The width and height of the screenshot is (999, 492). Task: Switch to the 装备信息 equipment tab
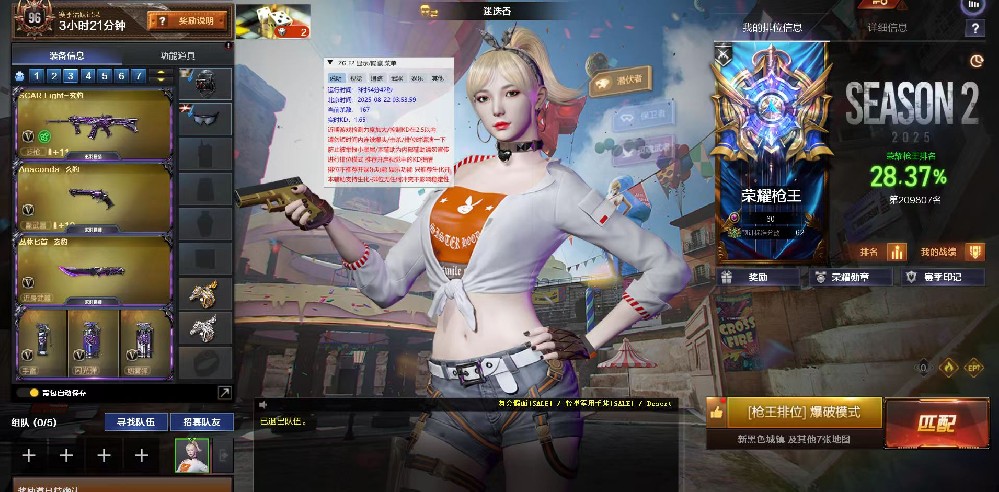coord(66,55)
